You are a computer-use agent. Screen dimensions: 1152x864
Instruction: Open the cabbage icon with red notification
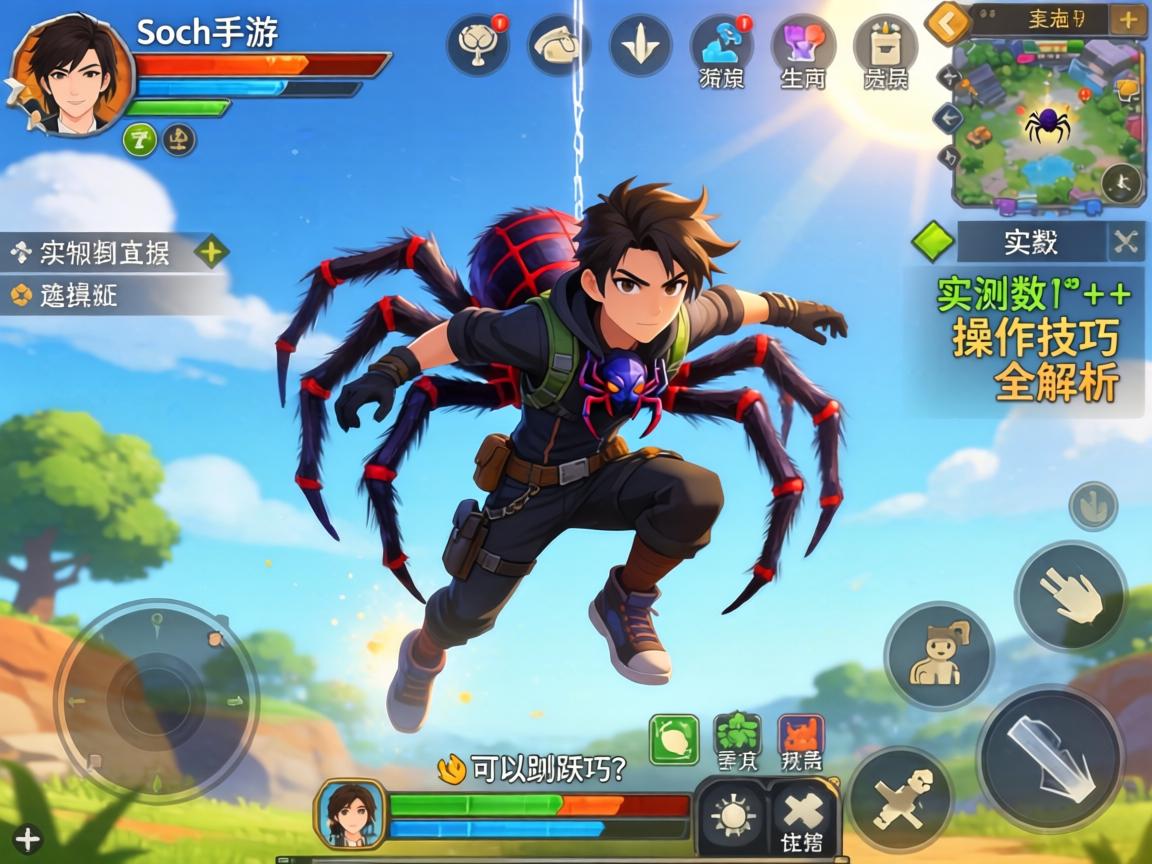click(x=477, y=45)
